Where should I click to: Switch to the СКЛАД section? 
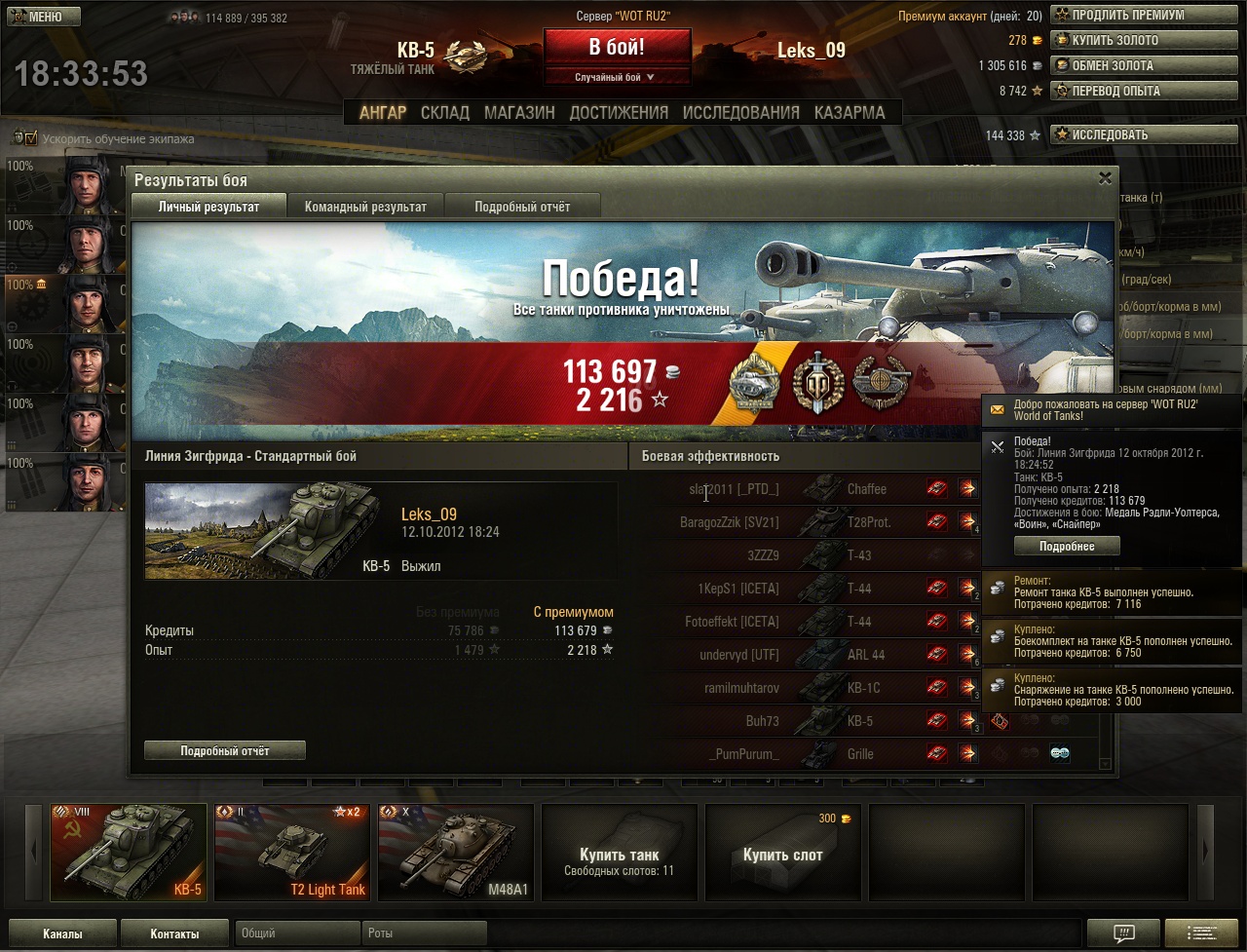pyautogui.click(x=445, y=112)
